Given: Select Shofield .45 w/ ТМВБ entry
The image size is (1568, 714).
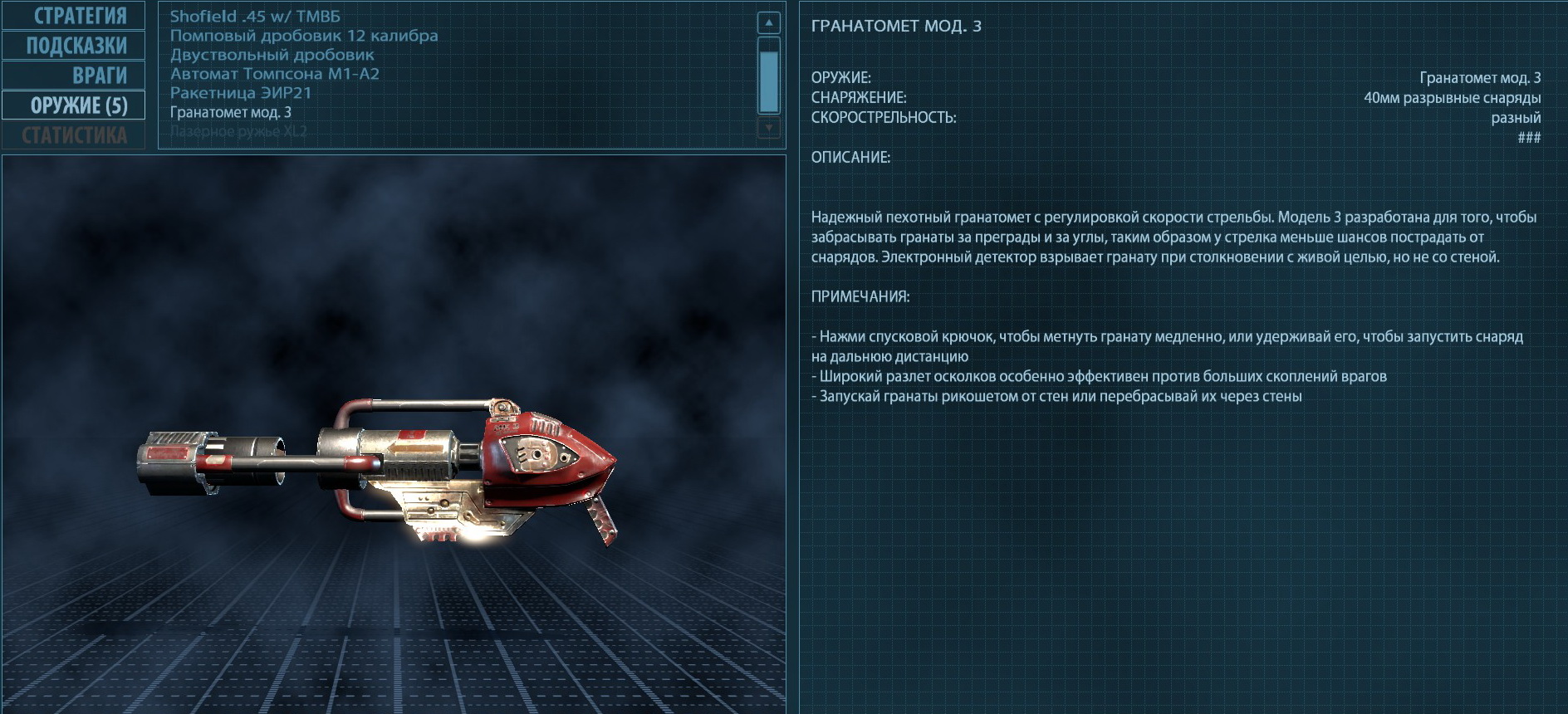Looking at the screenshot, I should [255, 17].
